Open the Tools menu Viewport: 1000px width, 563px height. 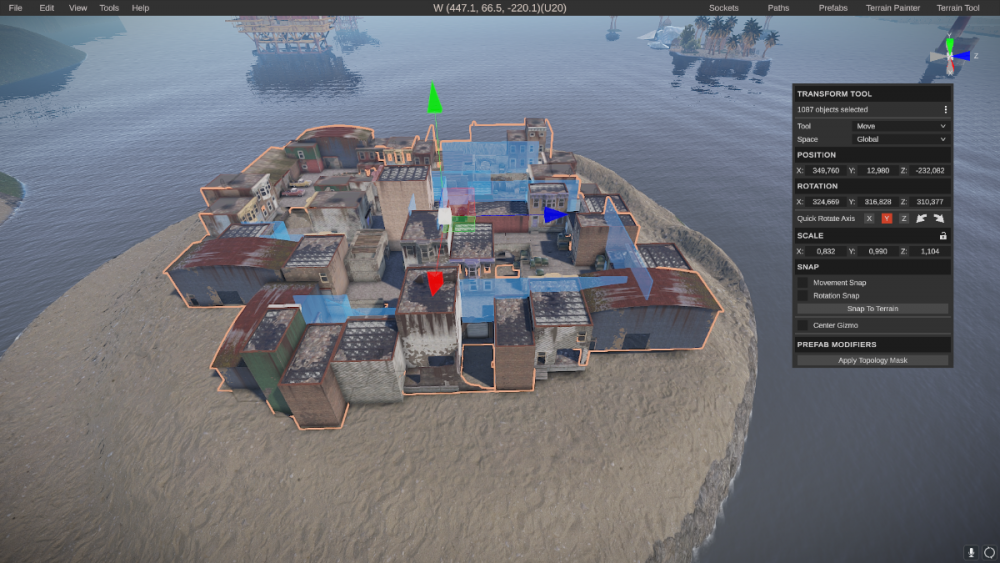click(109, 8)
